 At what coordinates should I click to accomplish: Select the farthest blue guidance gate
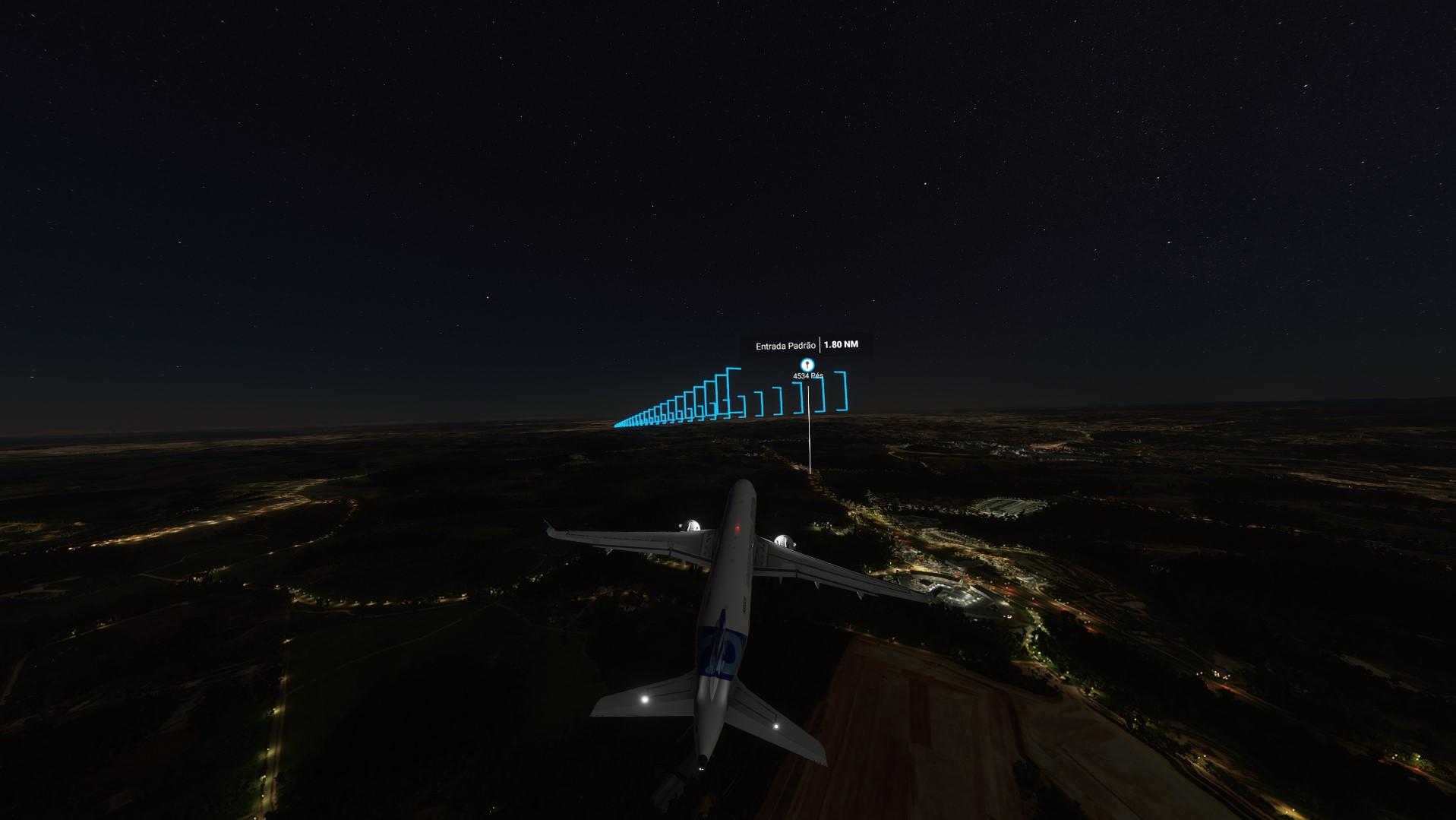tap(617, 424)
